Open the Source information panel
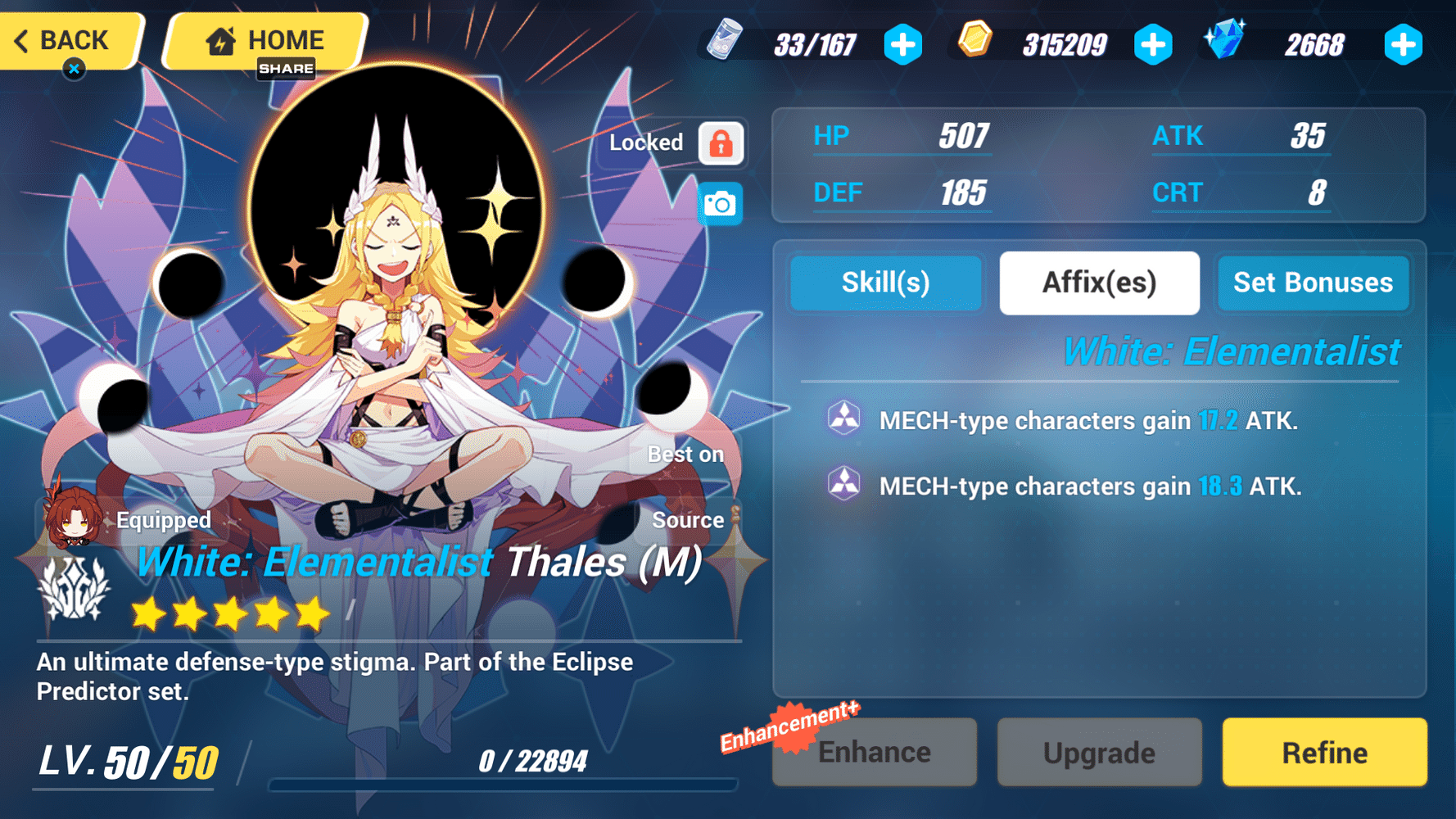This screenshot has height=819, width=1456. [689, 519]
